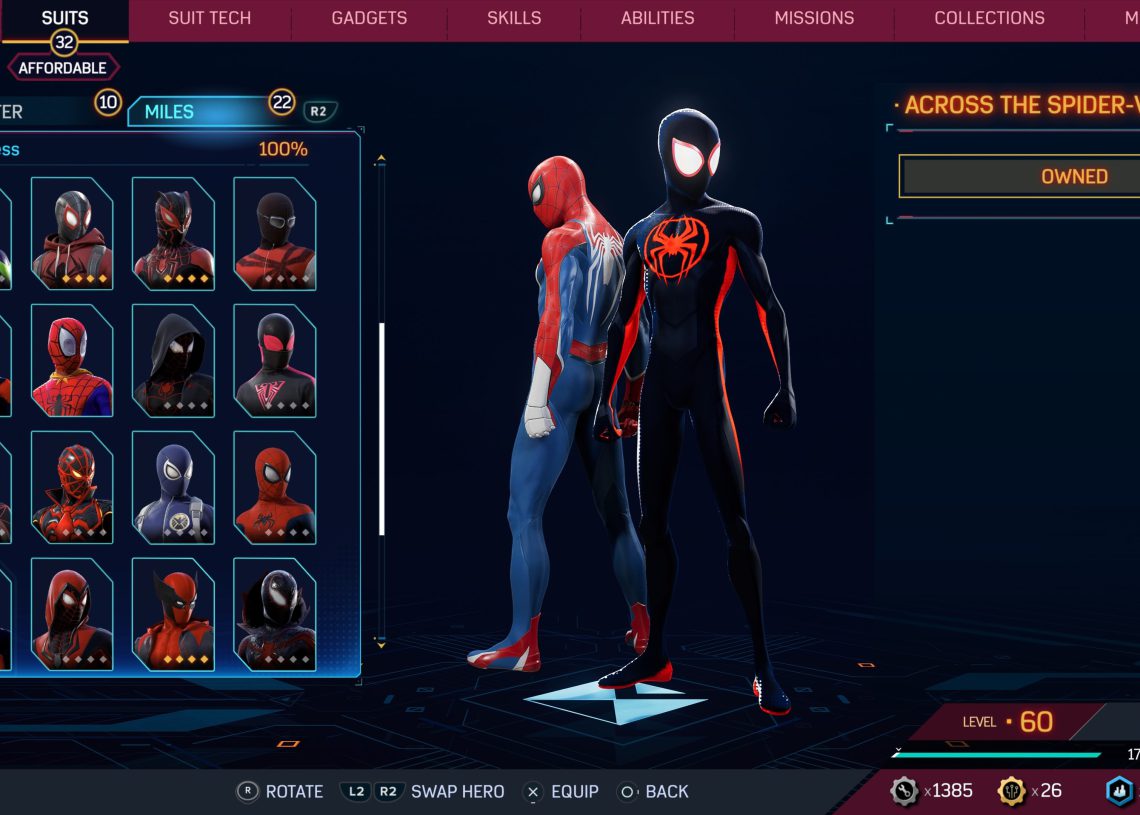Toggle the Affordable suits filter

point(63,68)
